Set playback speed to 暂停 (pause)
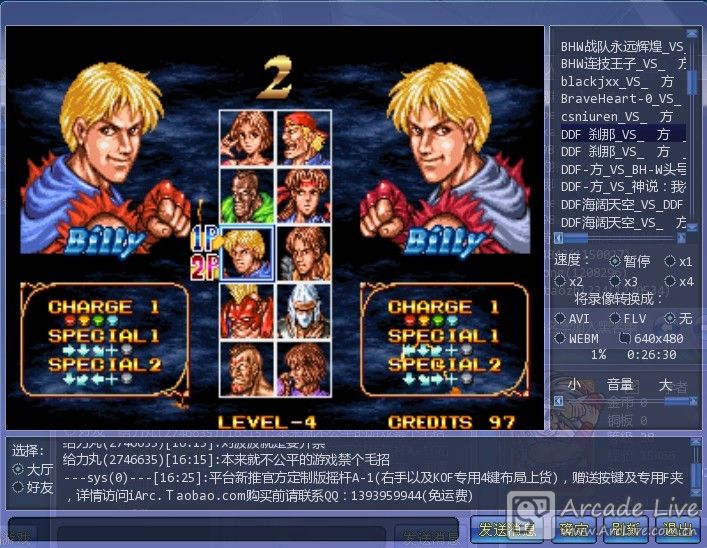Image resolution: width=707 pixels, height=548 pixels. (x=615, y=261)
